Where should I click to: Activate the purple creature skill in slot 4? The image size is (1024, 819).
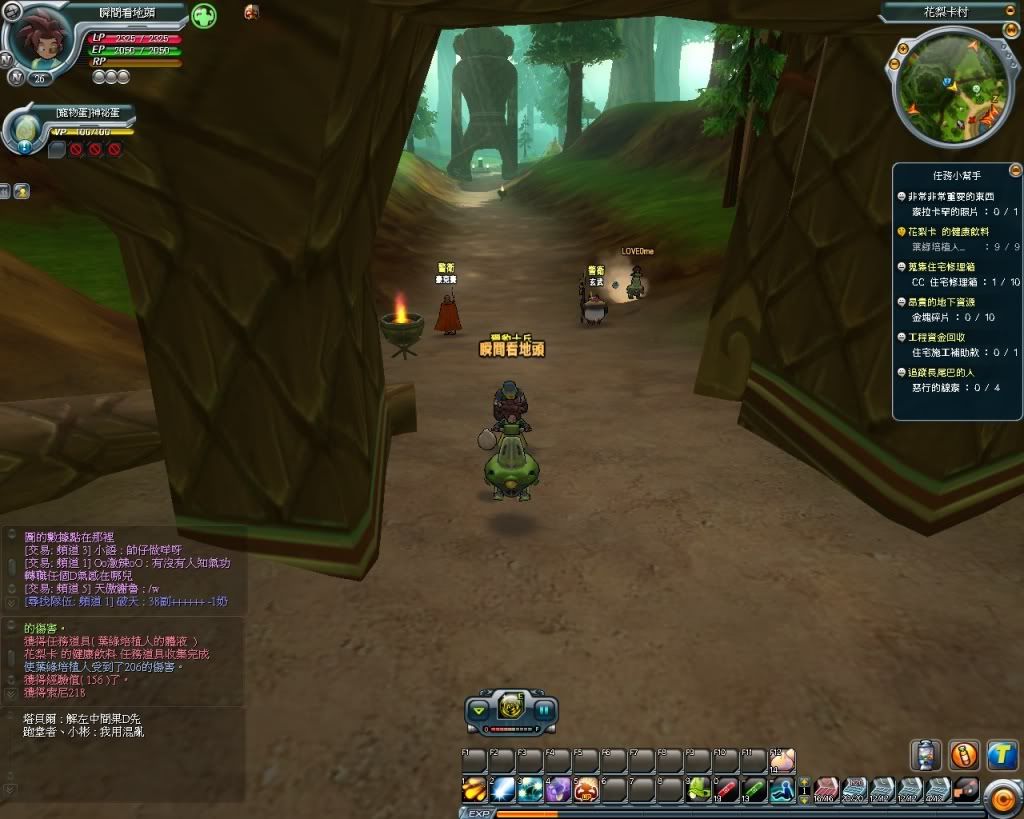pyautogui.click(x=558, y=789)
